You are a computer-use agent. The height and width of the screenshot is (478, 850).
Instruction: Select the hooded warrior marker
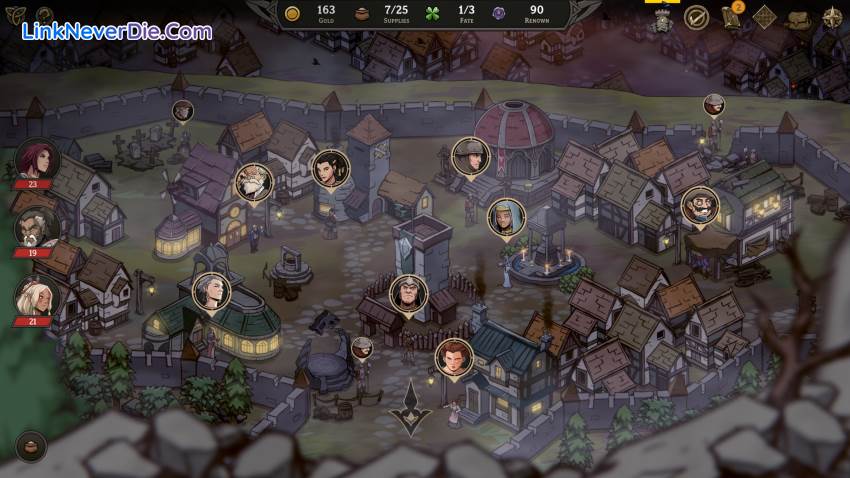[x=408, y=293]
